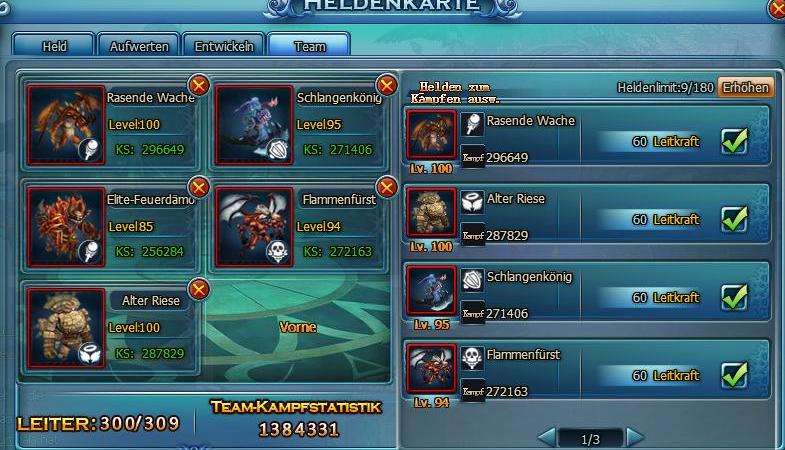The width and height of the screenshot is (785, 450).
Task: Switch to the Held tab
Action: (x=54, y=46)
